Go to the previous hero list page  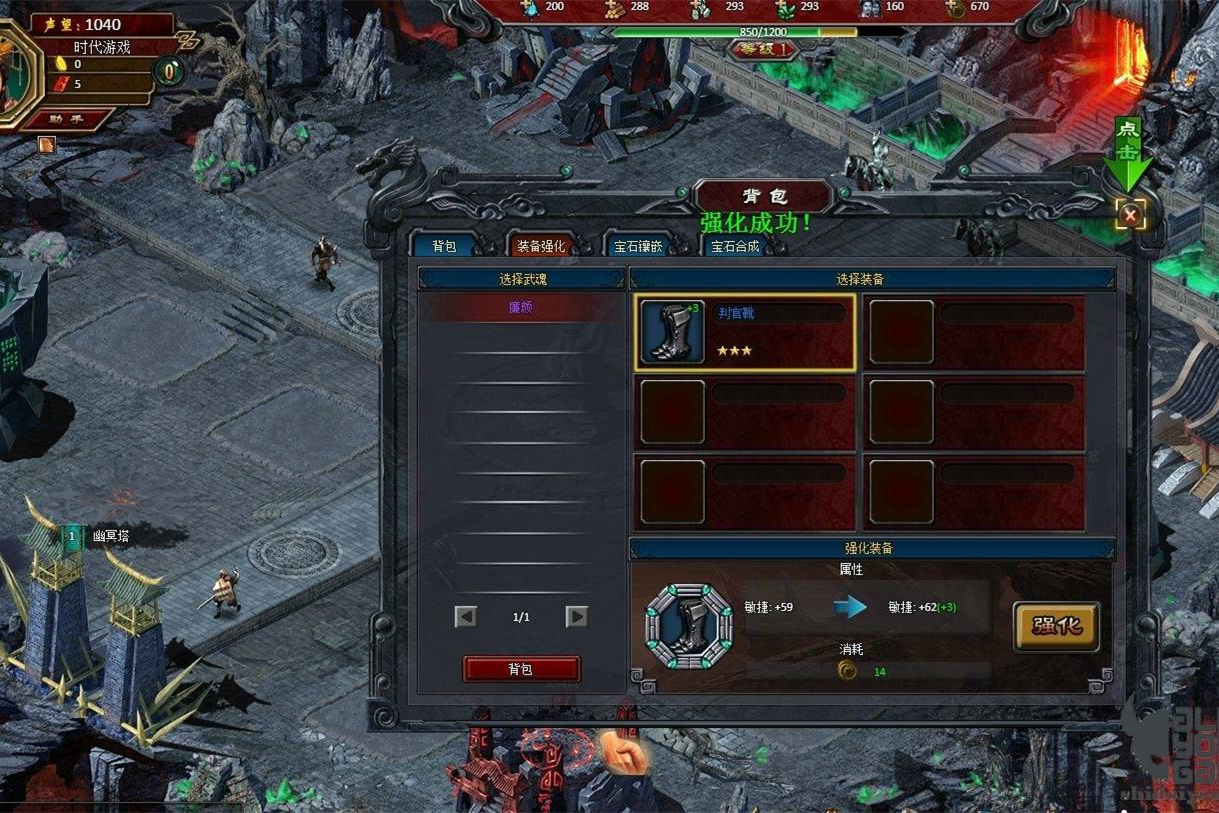(465, 617)
